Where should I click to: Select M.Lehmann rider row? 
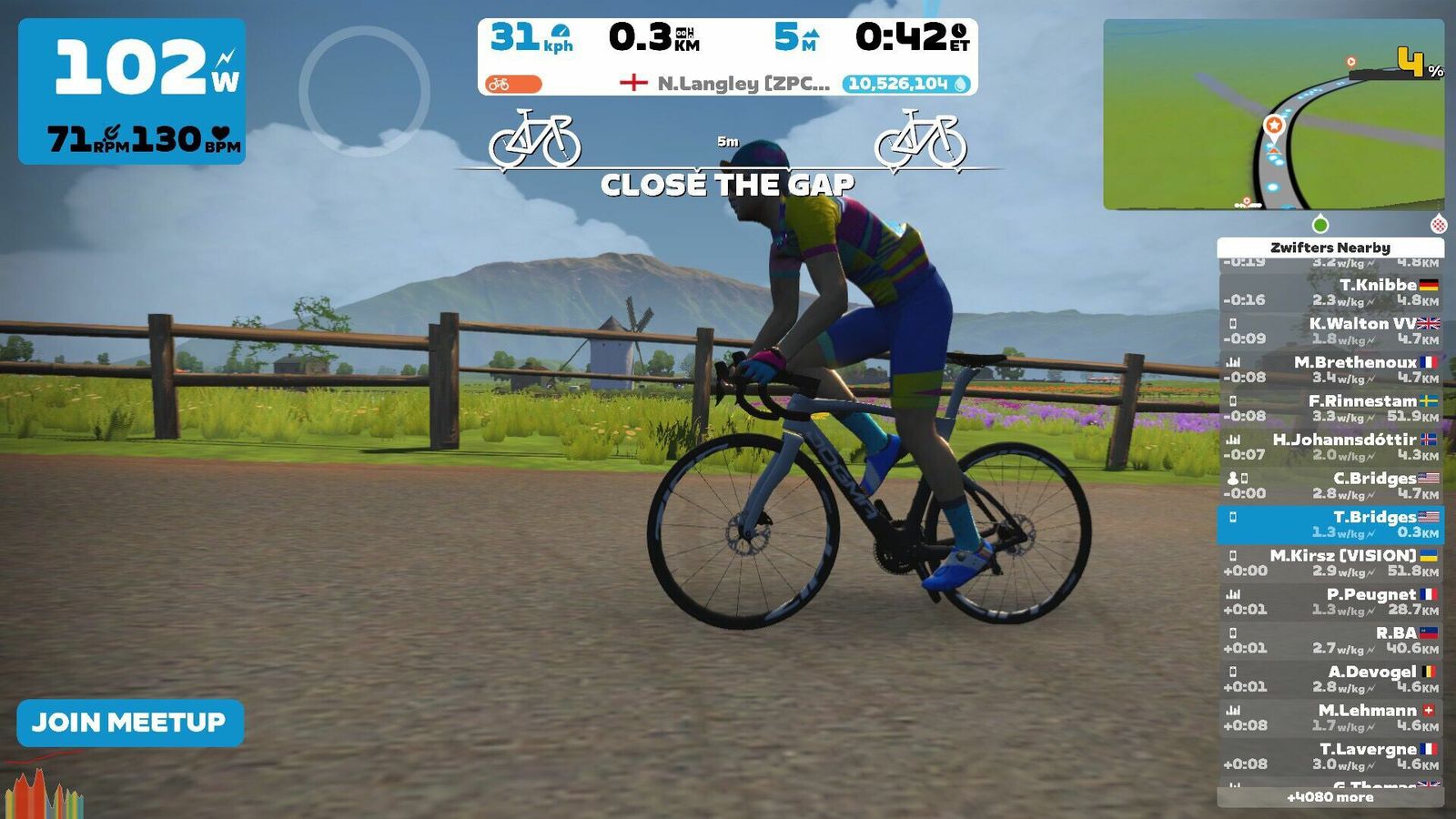click(1330, 717)
